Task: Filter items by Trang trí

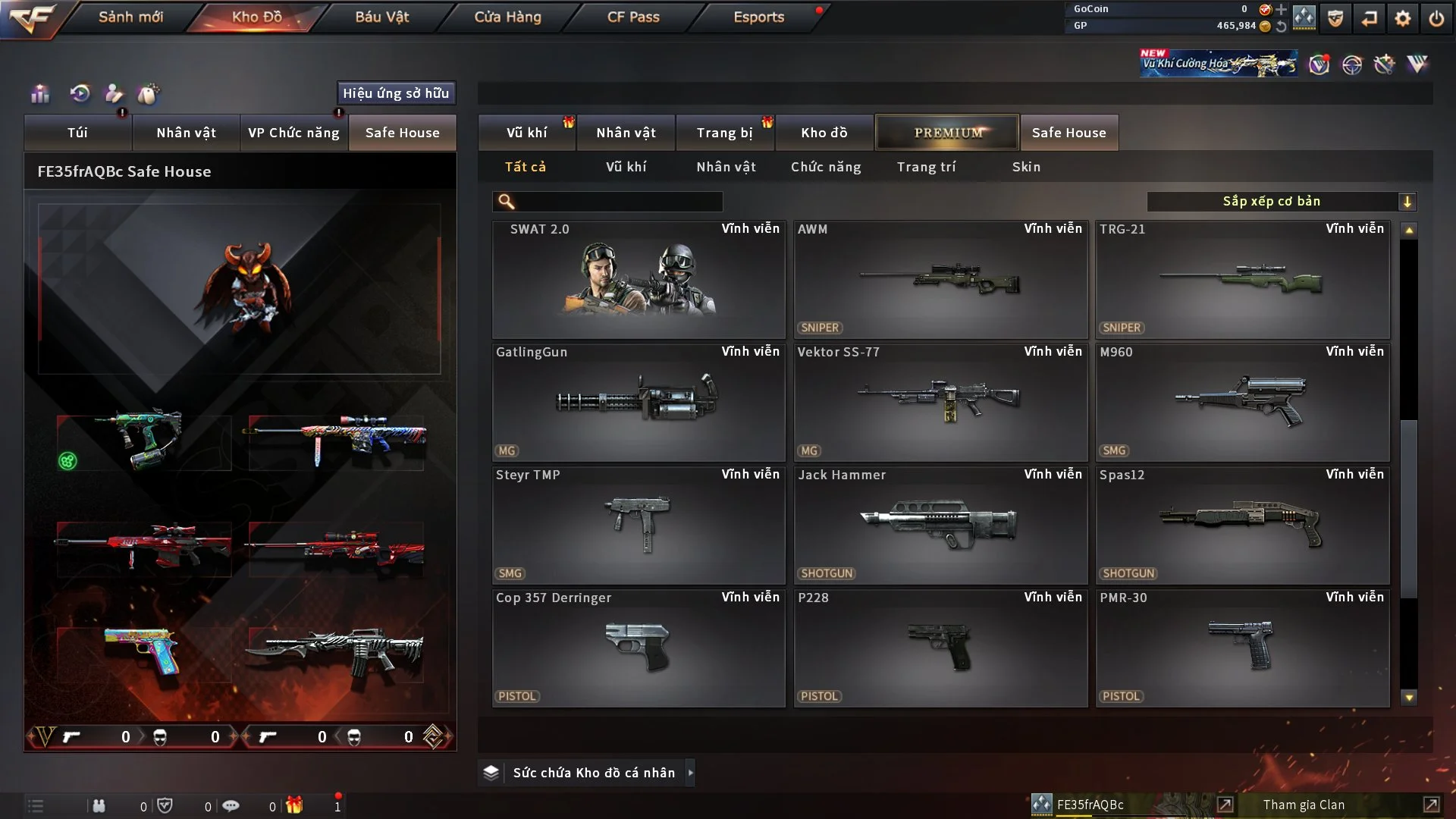Action: pos(926,167)
